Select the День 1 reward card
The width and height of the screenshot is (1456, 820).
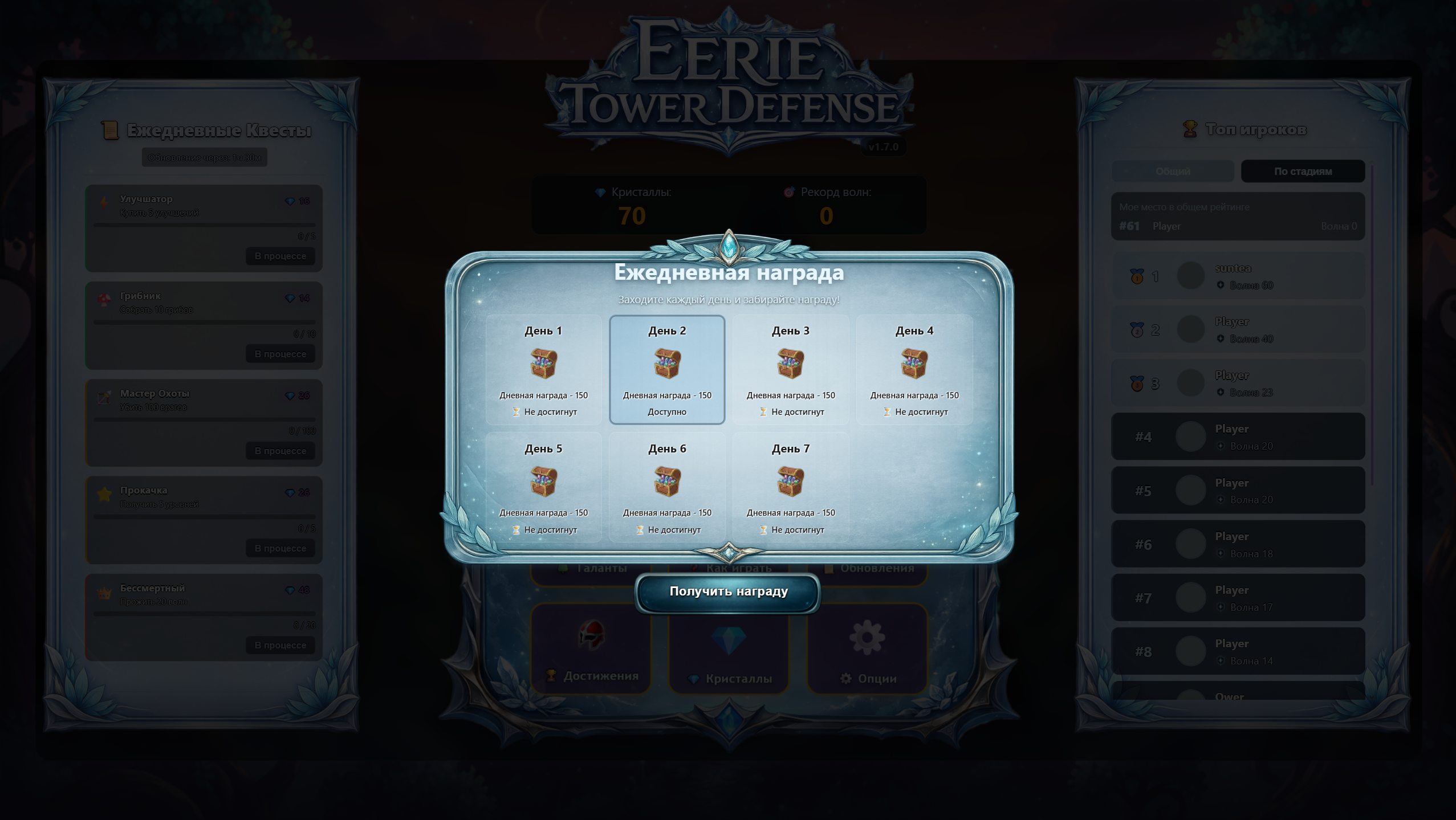pos(543,370)
